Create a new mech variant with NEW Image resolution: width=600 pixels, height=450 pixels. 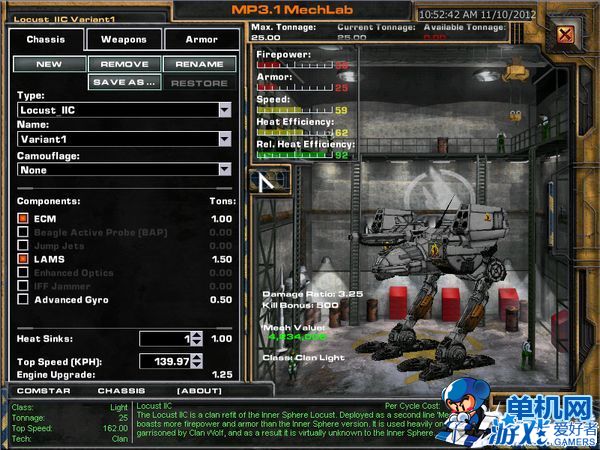pyautogui.click(x=49, y=64)
